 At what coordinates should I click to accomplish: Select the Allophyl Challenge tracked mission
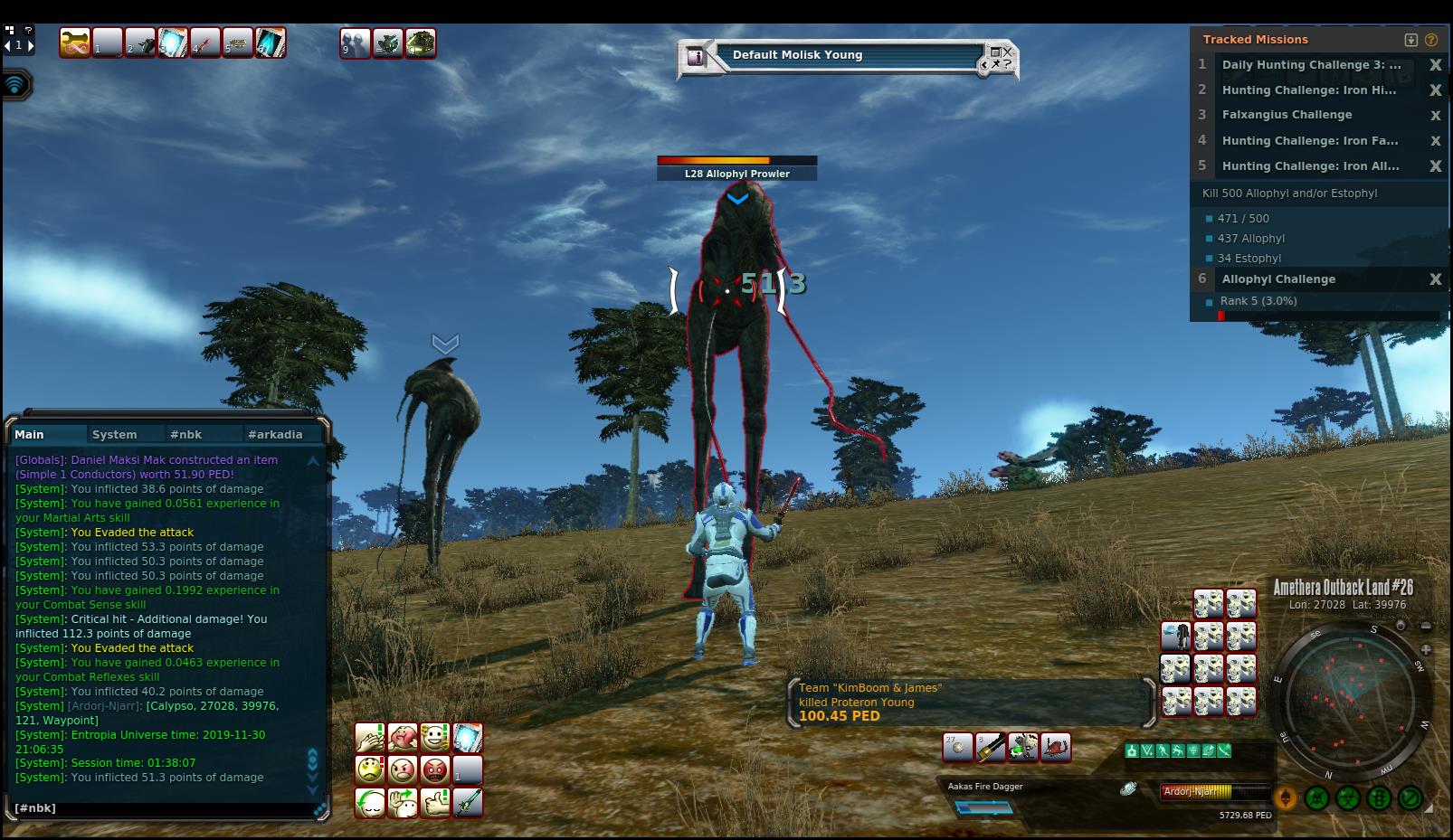tap(1278, 279)
